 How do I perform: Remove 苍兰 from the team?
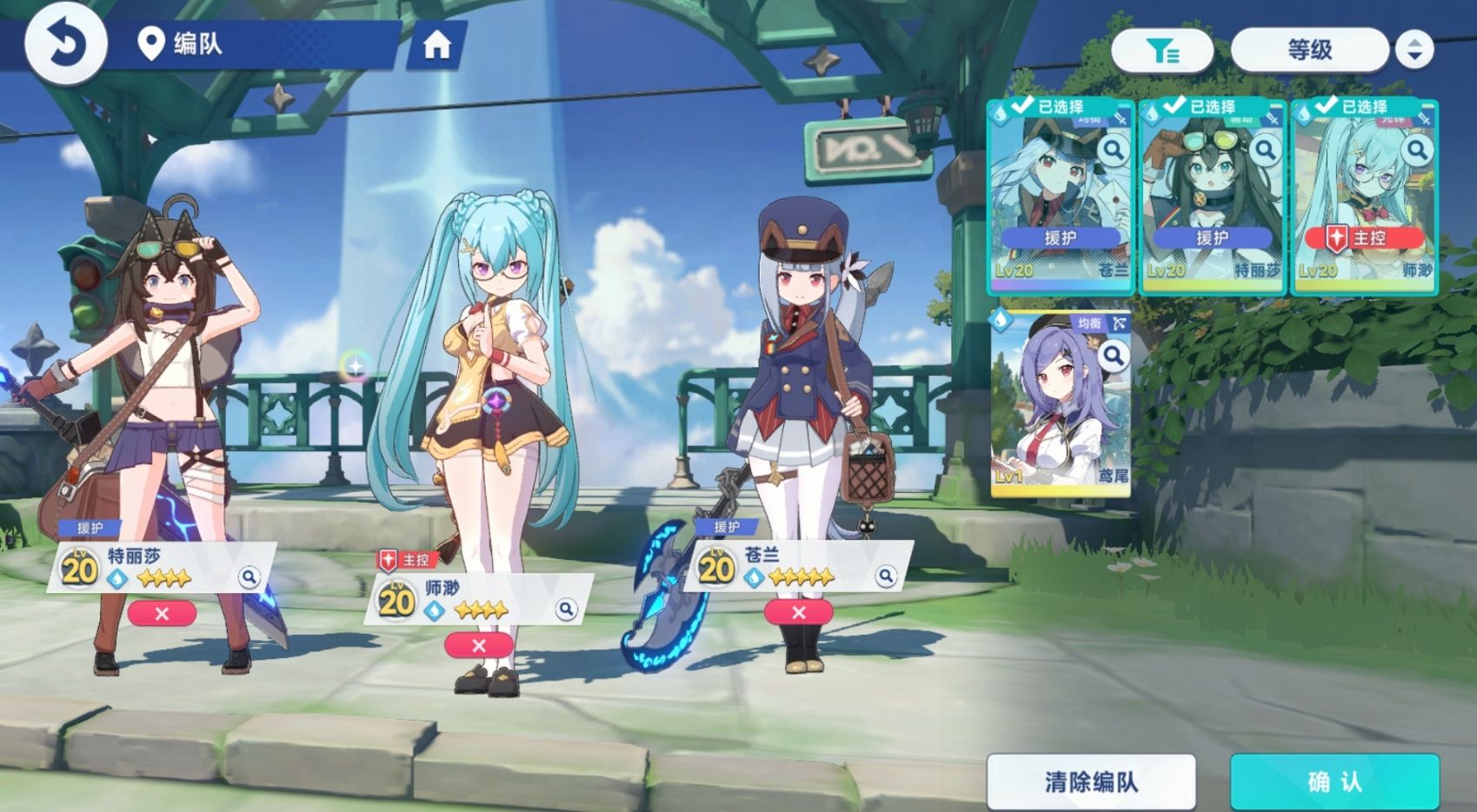click(x=798, y=613)
